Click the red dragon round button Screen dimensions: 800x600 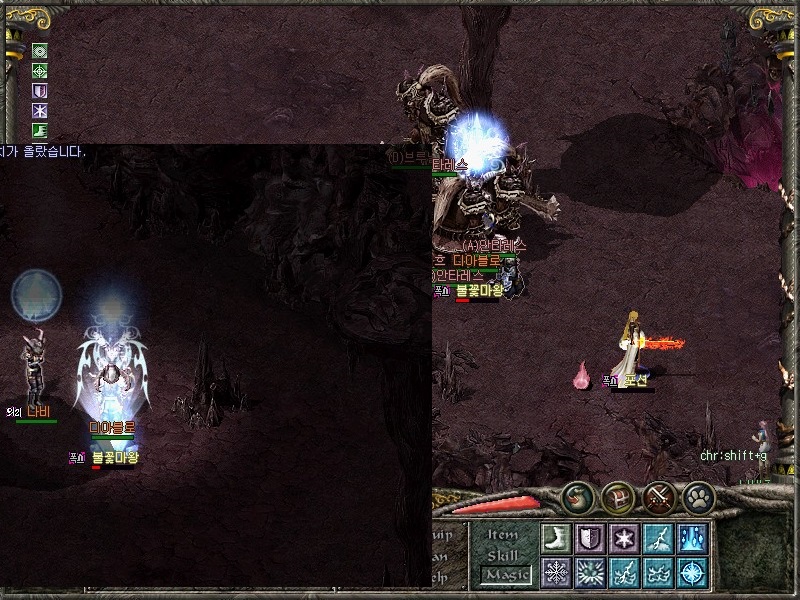click(577, 497)
